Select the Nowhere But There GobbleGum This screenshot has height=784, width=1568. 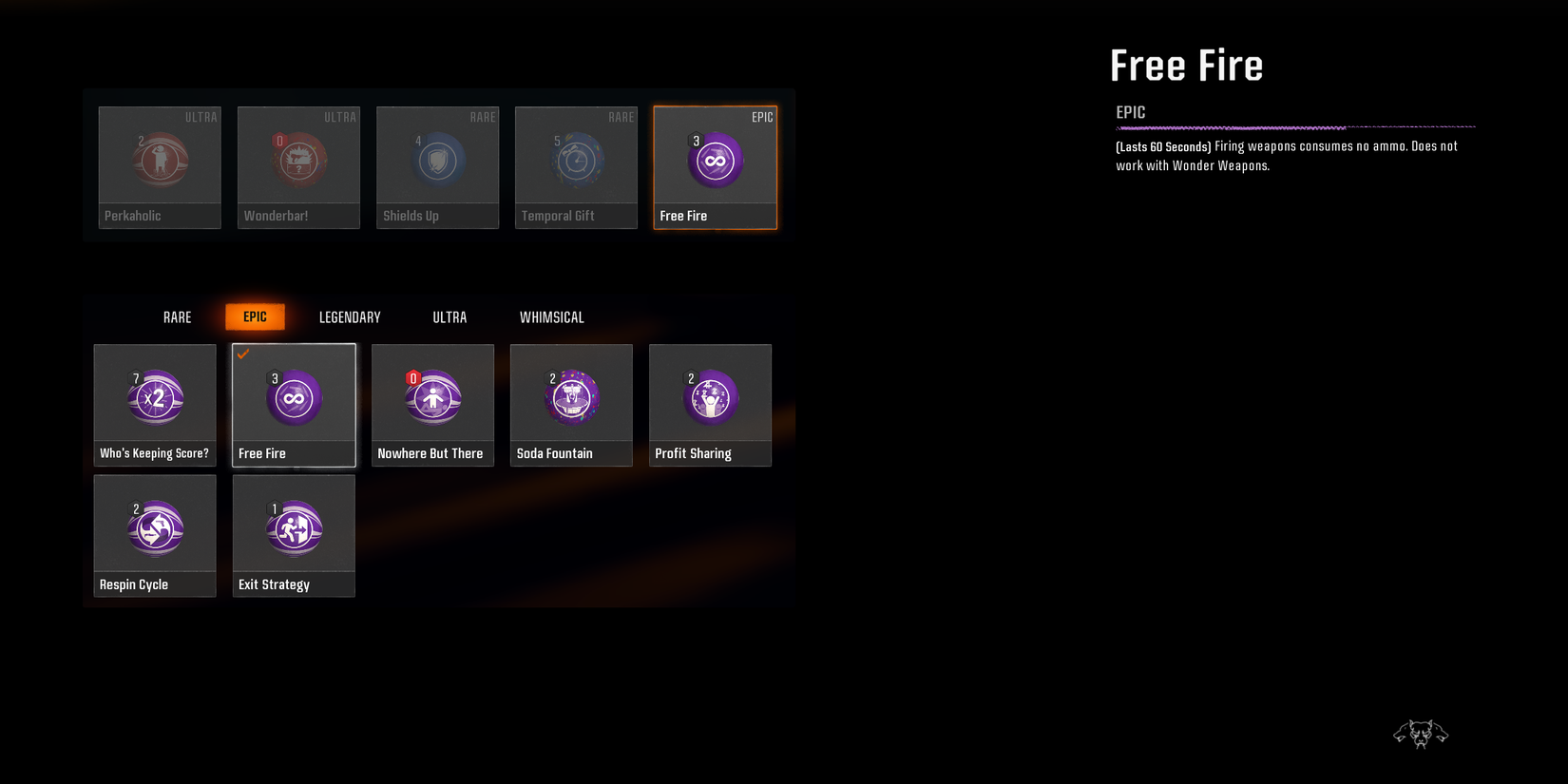[432, 406]
